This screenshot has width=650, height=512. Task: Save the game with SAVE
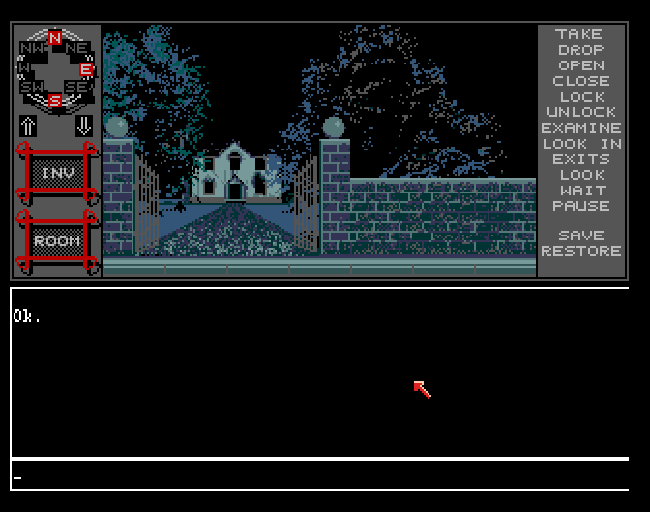(x=581, y=236)
